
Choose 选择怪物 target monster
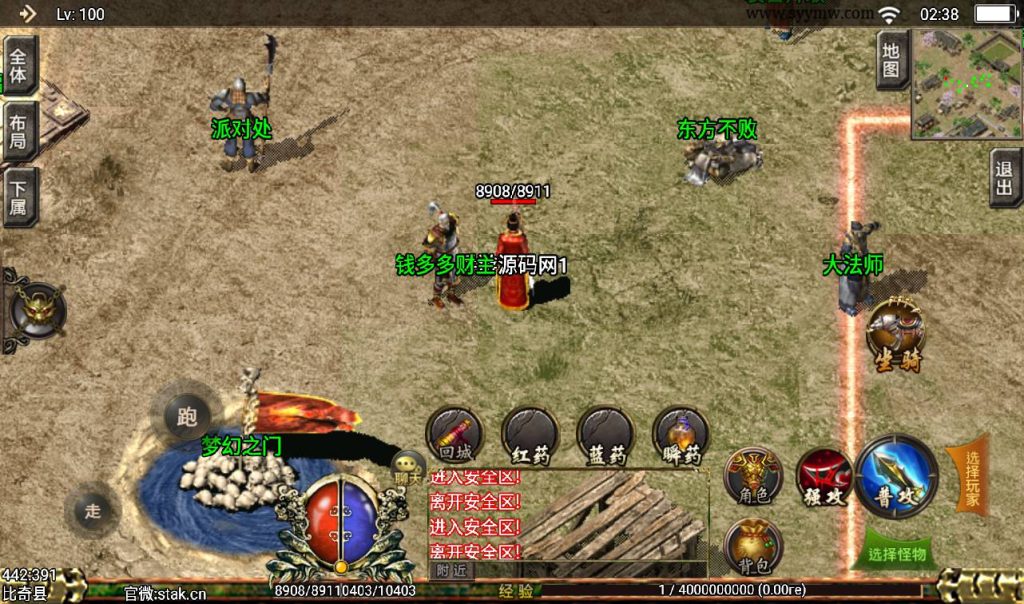click(897, 552)
